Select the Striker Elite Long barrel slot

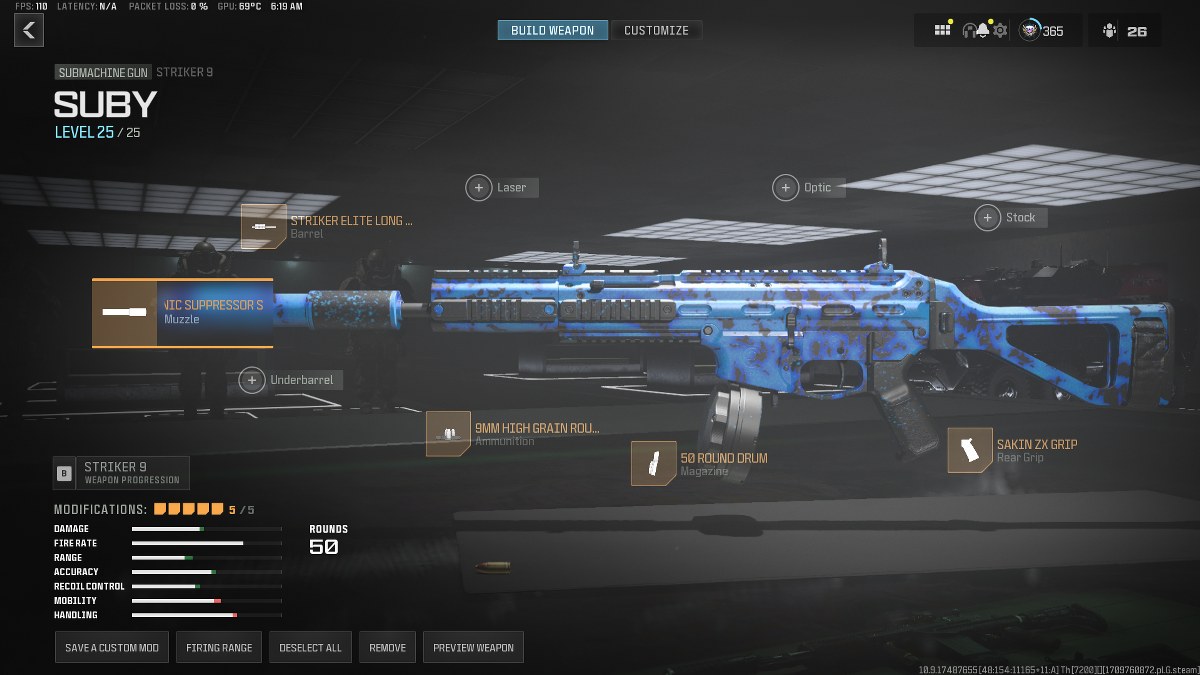pyautogui.click(x=264, y=227)
